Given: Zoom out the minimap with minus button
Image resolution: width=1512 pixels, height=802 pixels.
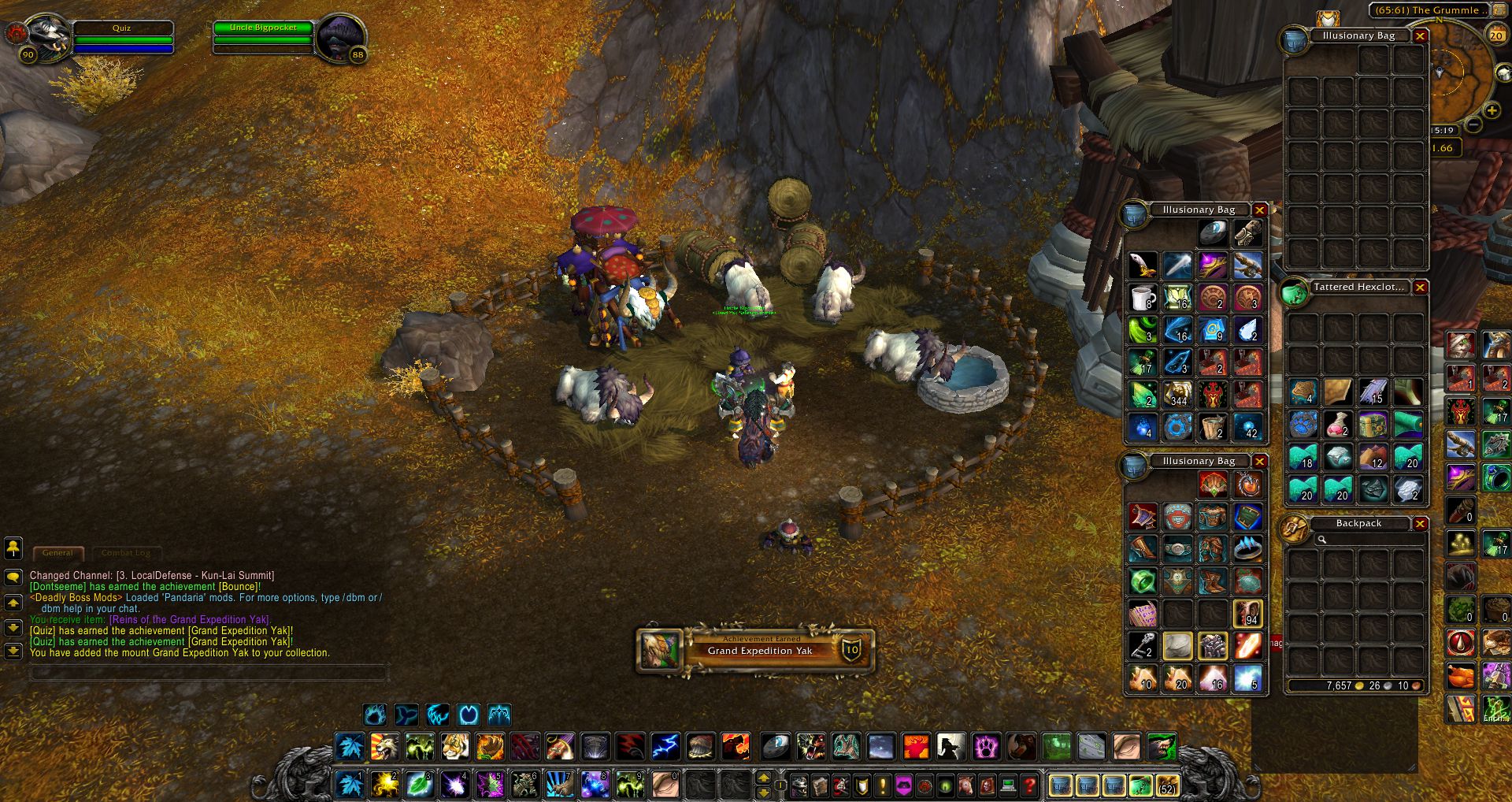Looking at the screenshot, I should tap(1473, 124).
